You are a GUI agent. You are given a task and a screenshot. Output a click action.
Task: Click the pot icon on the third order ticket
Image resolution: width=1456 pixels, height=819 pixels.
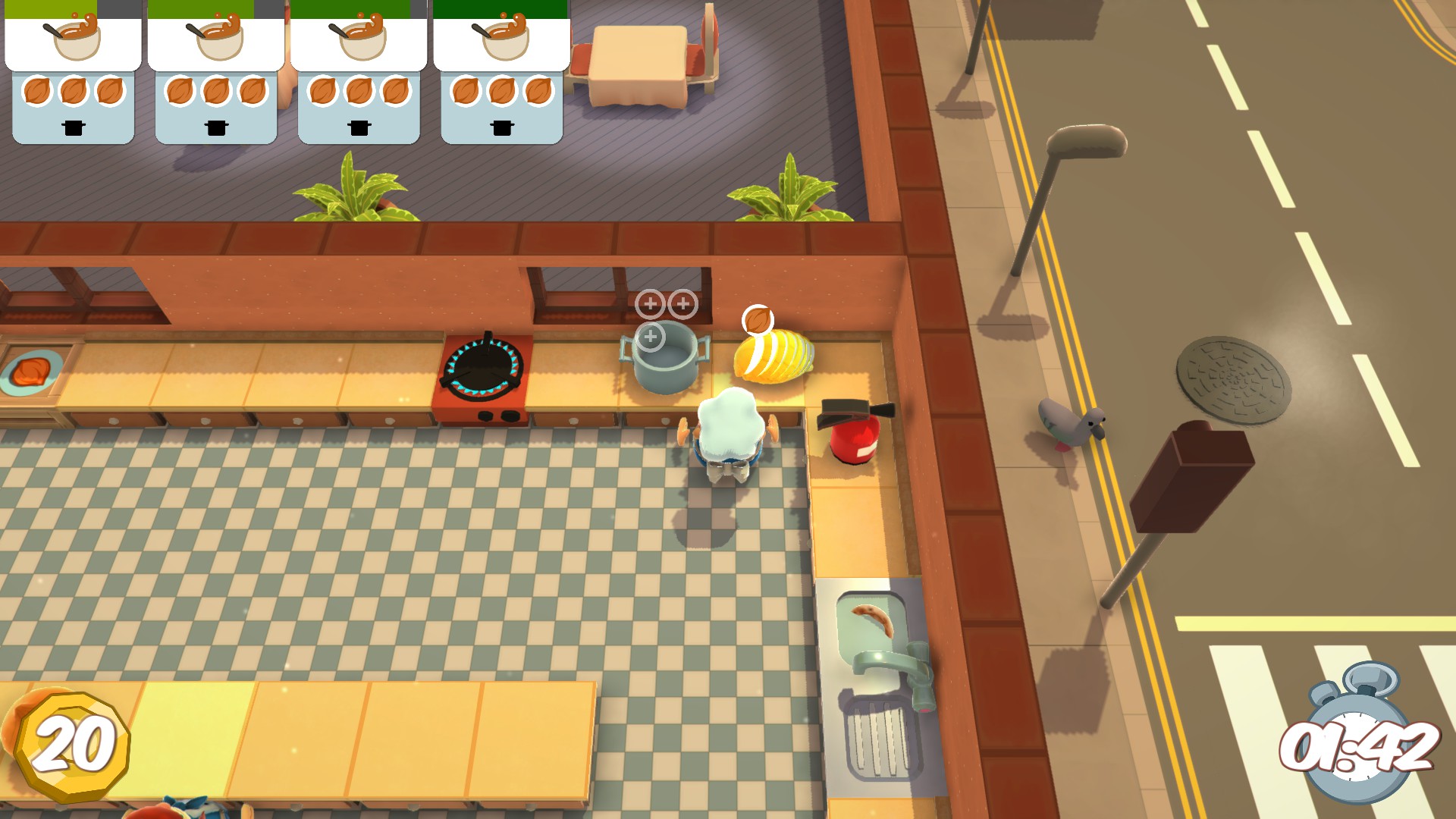click(x=358, y=128)
